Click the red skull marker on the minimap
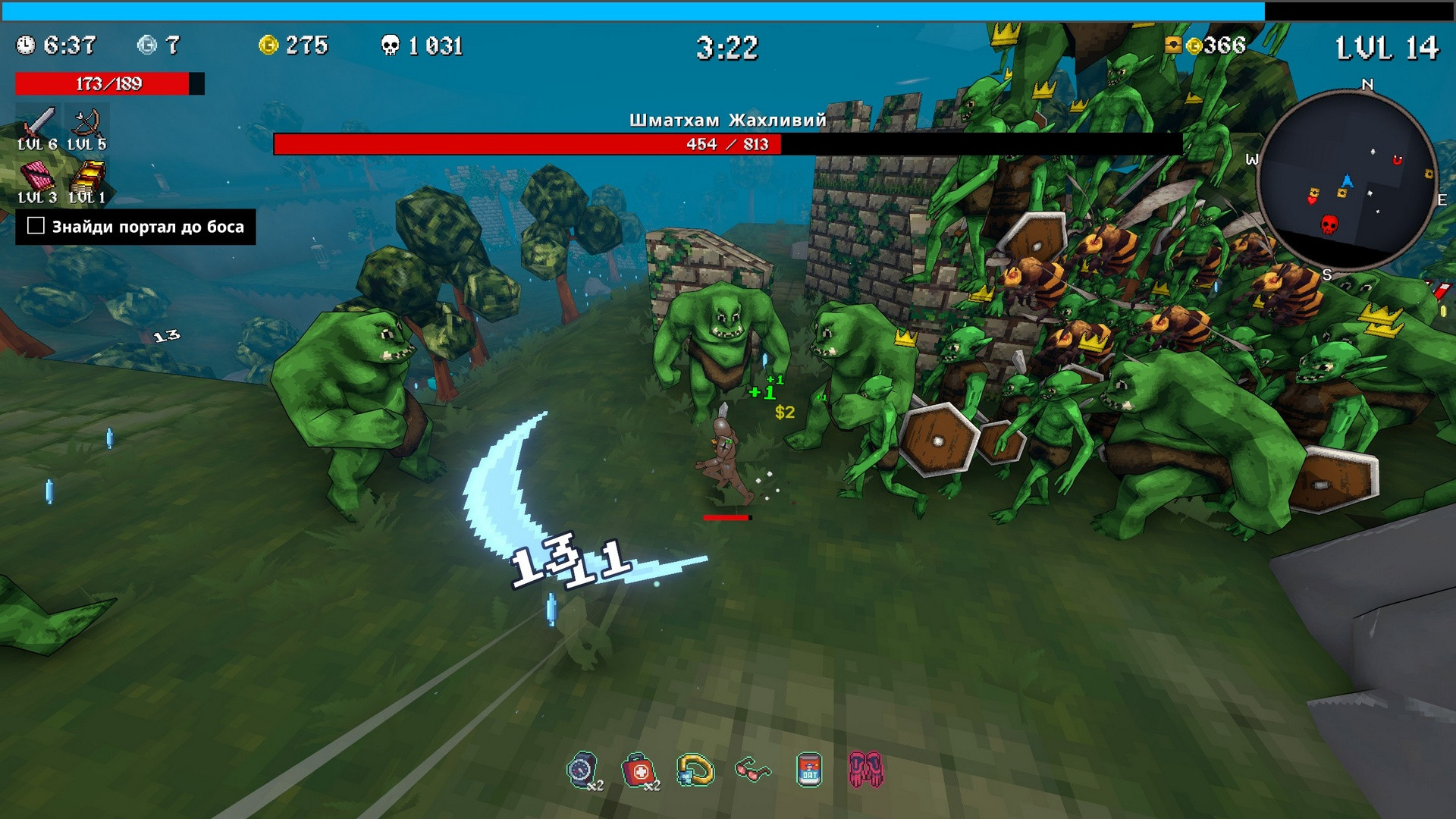1456x819 pixels. click(x=1329, y=224)
